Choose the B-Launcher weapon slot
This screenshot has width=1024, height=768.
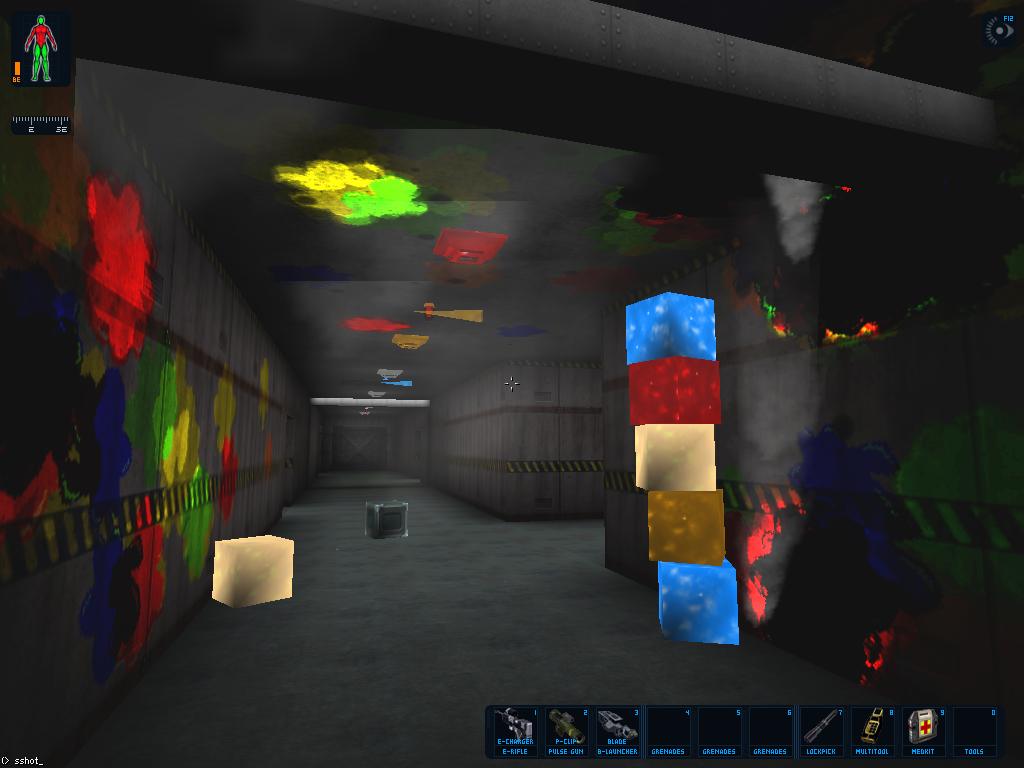point(617,731)
